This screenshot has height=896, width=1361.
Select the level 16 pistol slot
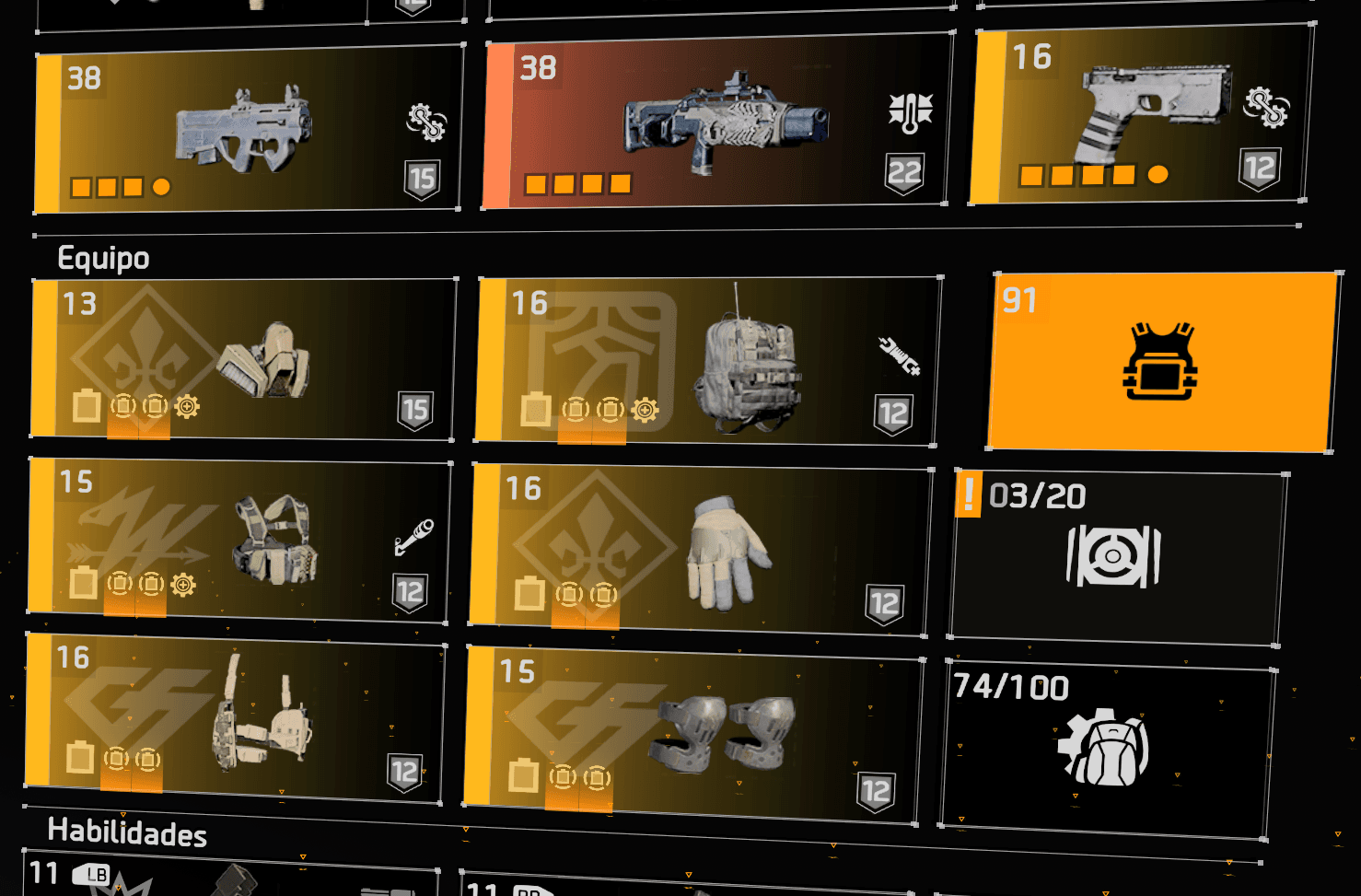[x=1141, y=115]
